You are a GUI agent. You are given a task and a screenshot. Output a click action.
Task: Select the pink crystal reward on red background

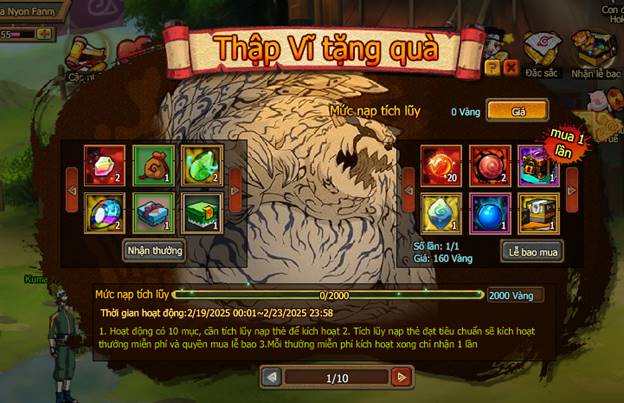104,165
